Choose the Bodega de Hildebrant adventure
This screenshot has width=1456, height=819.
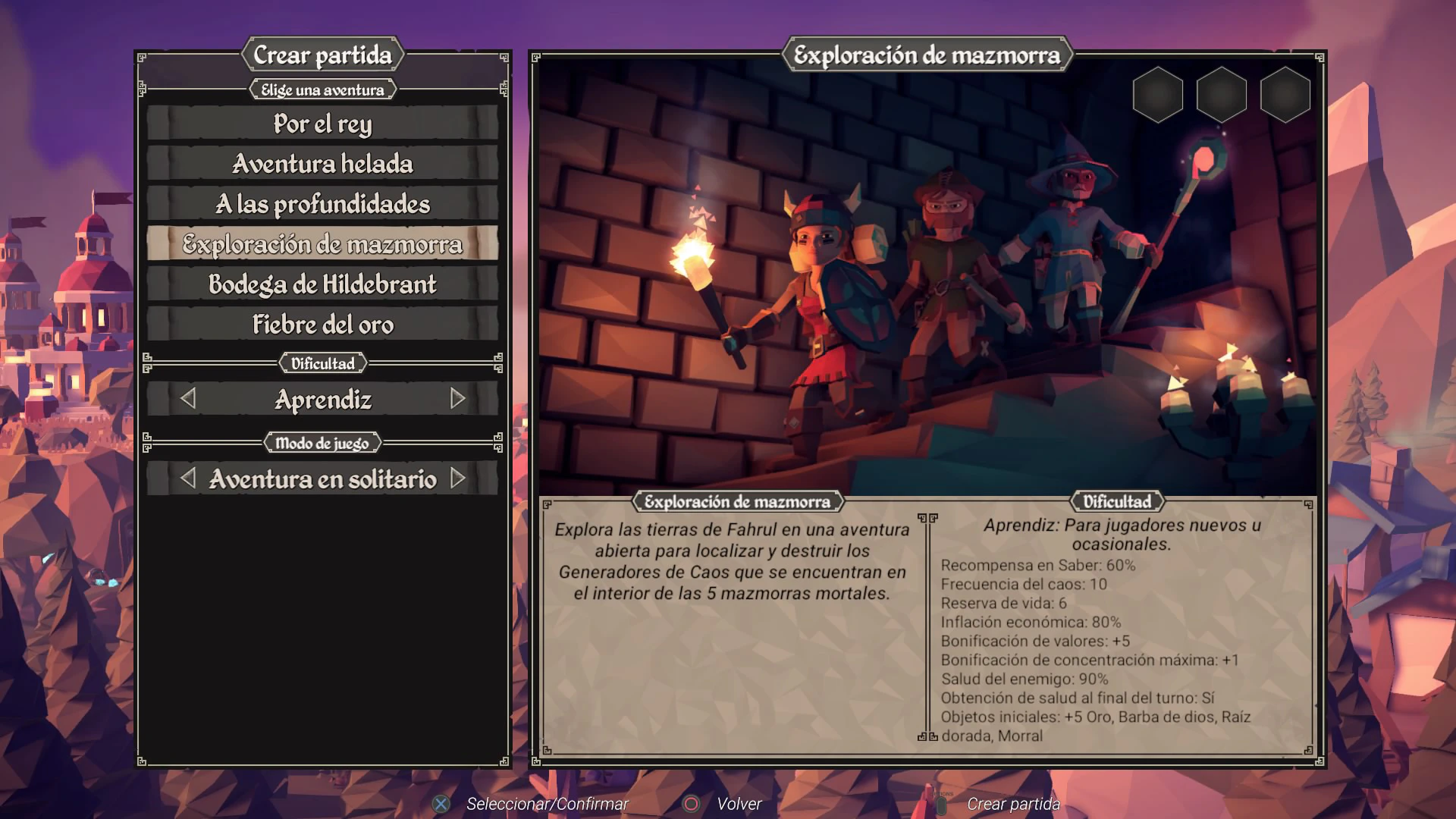pyautogui.click(x=322, y=284)
